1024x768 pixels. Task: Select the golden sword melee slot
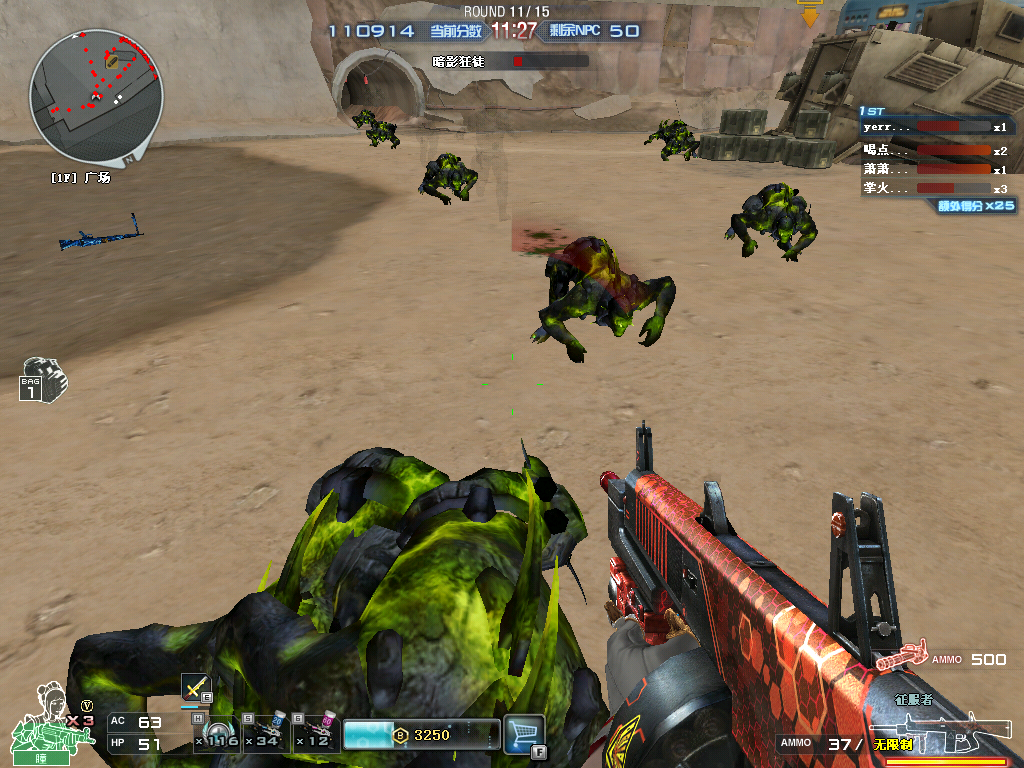pyautogui.click(x=195, y=687)
